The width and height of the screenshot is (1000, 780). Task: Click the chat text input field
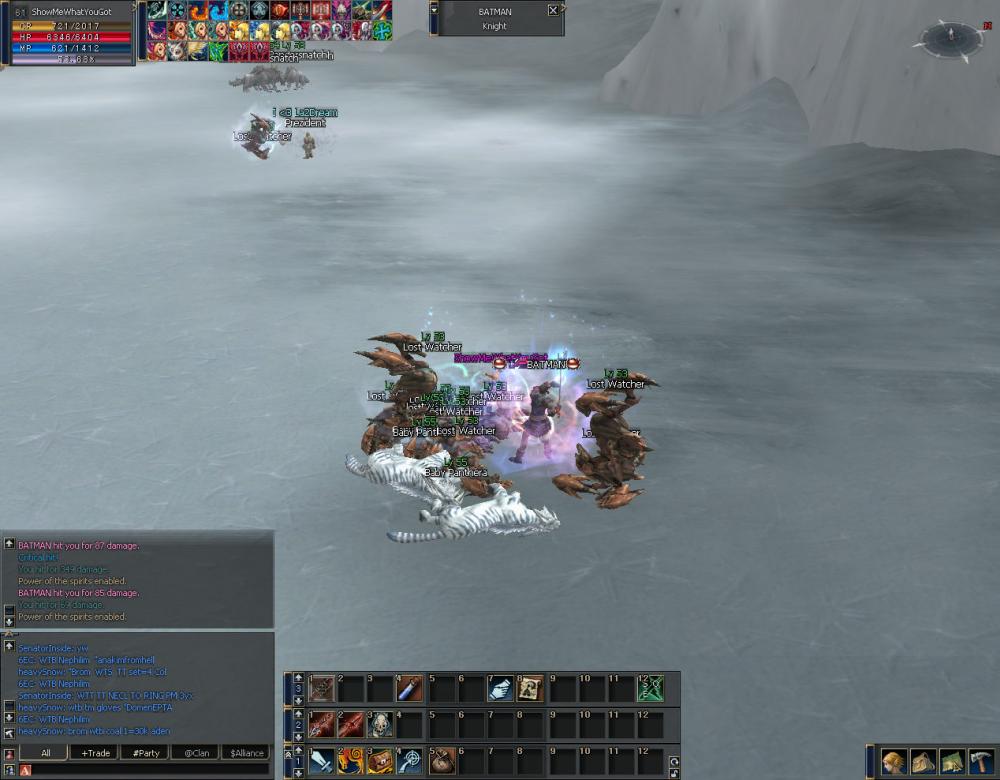click(x=150, y=769)
